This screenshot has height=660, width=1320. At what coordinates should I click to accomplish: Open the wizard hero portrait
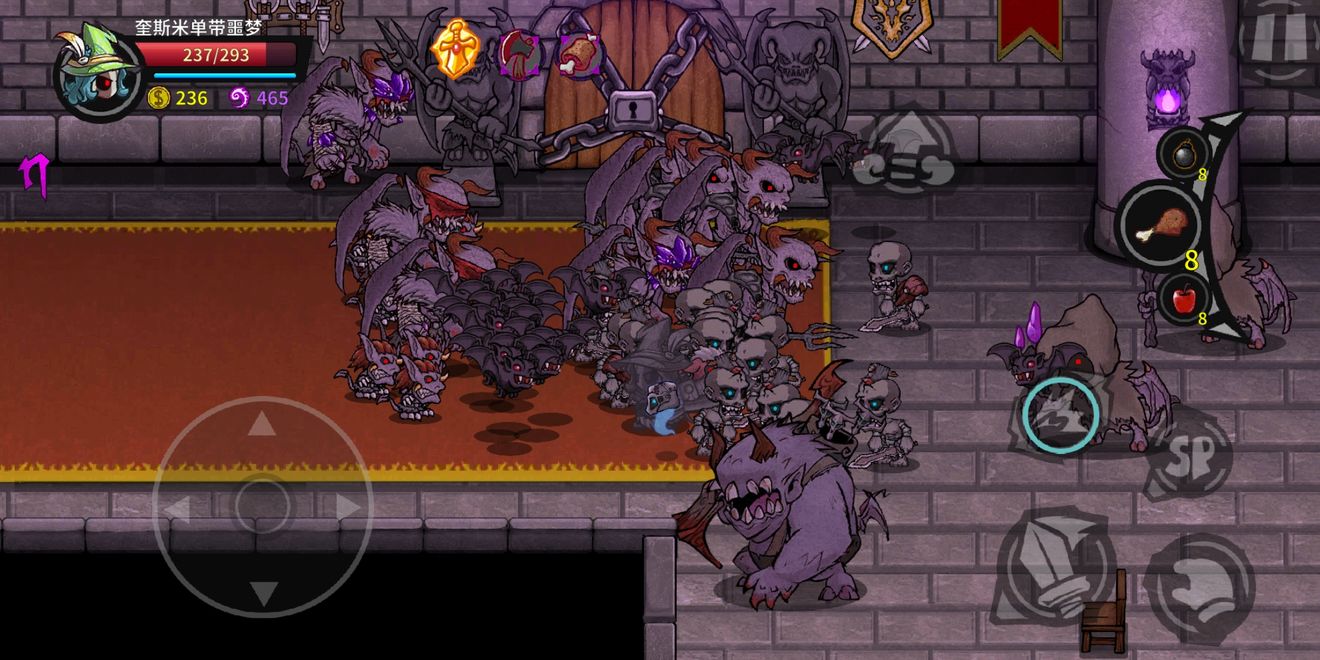[98, 70]
